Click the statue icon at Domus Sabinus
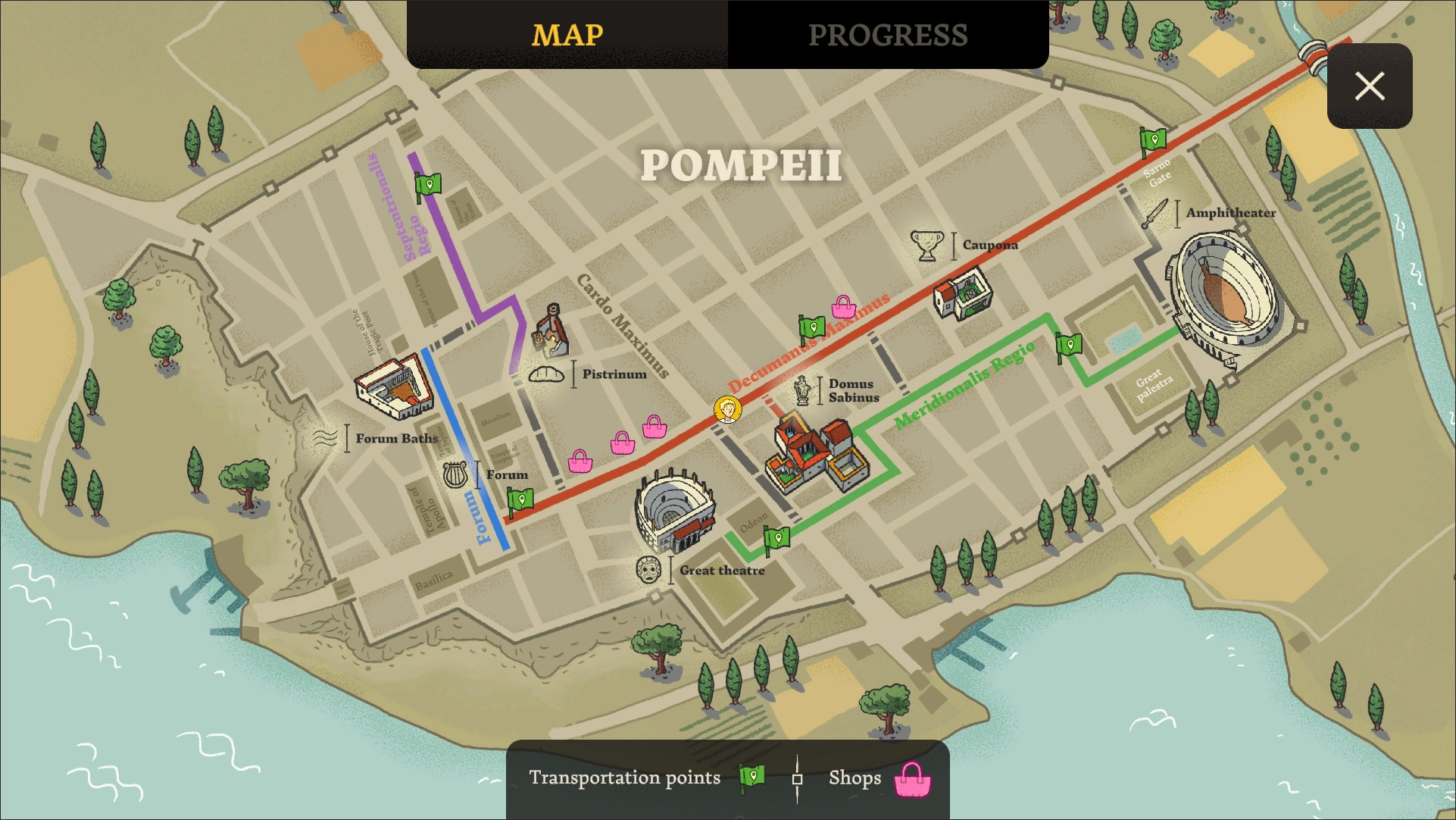 coord(803,391)
